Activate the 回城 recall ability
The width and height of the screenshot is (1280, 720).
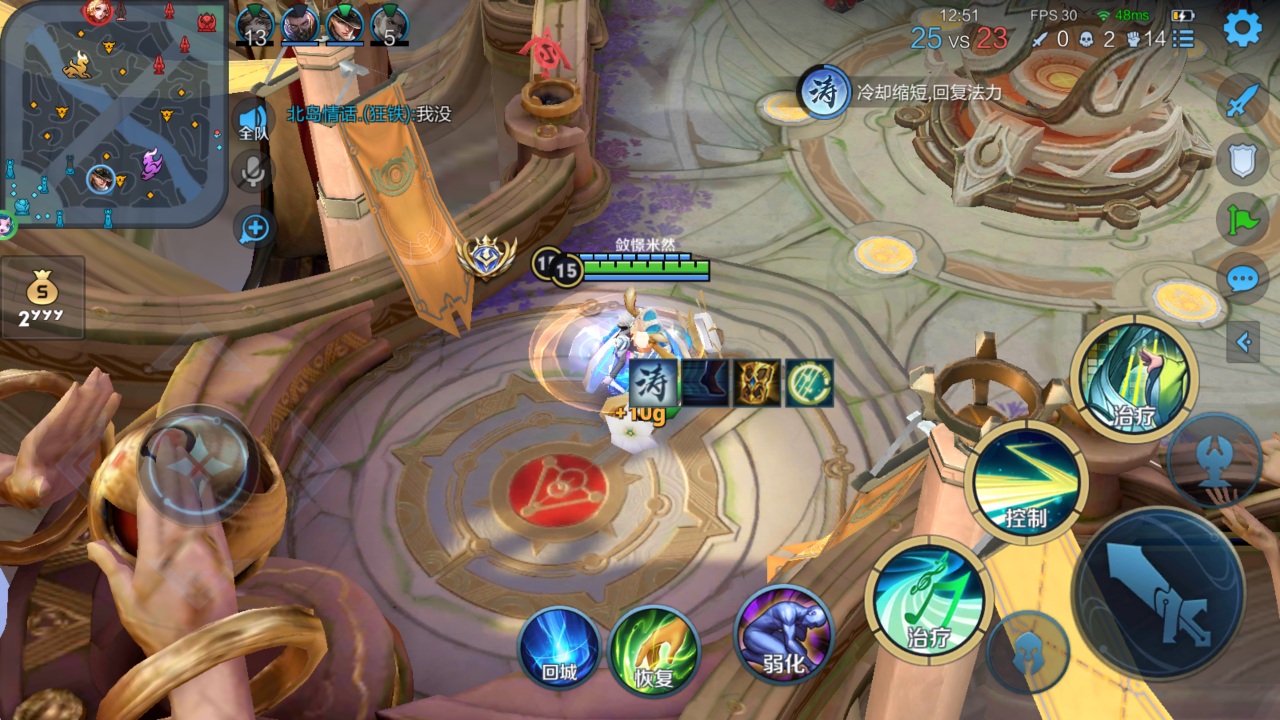click(560, 647)
